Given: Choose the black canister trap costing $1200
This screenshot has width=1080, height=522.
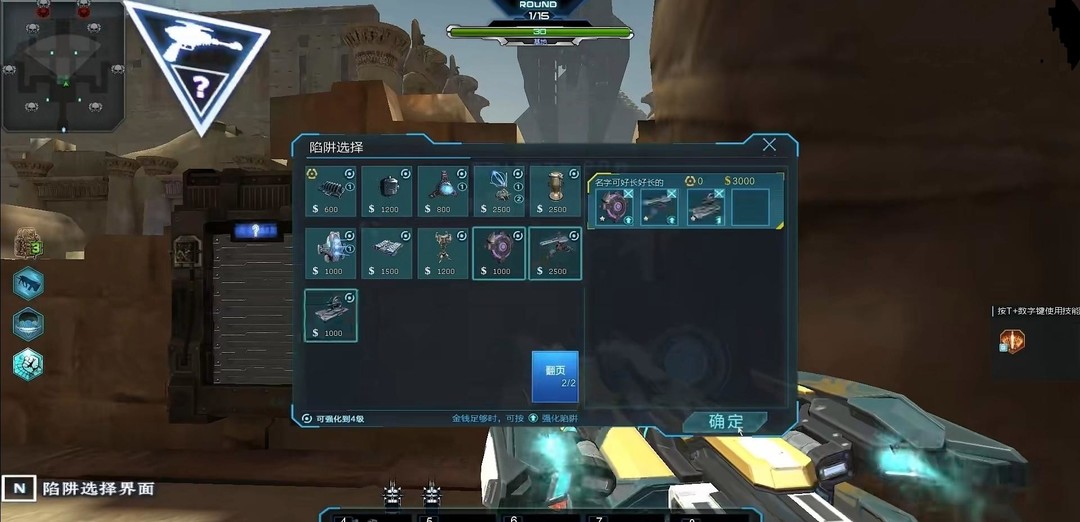Looking at the screenshot, I should point(387,192).
